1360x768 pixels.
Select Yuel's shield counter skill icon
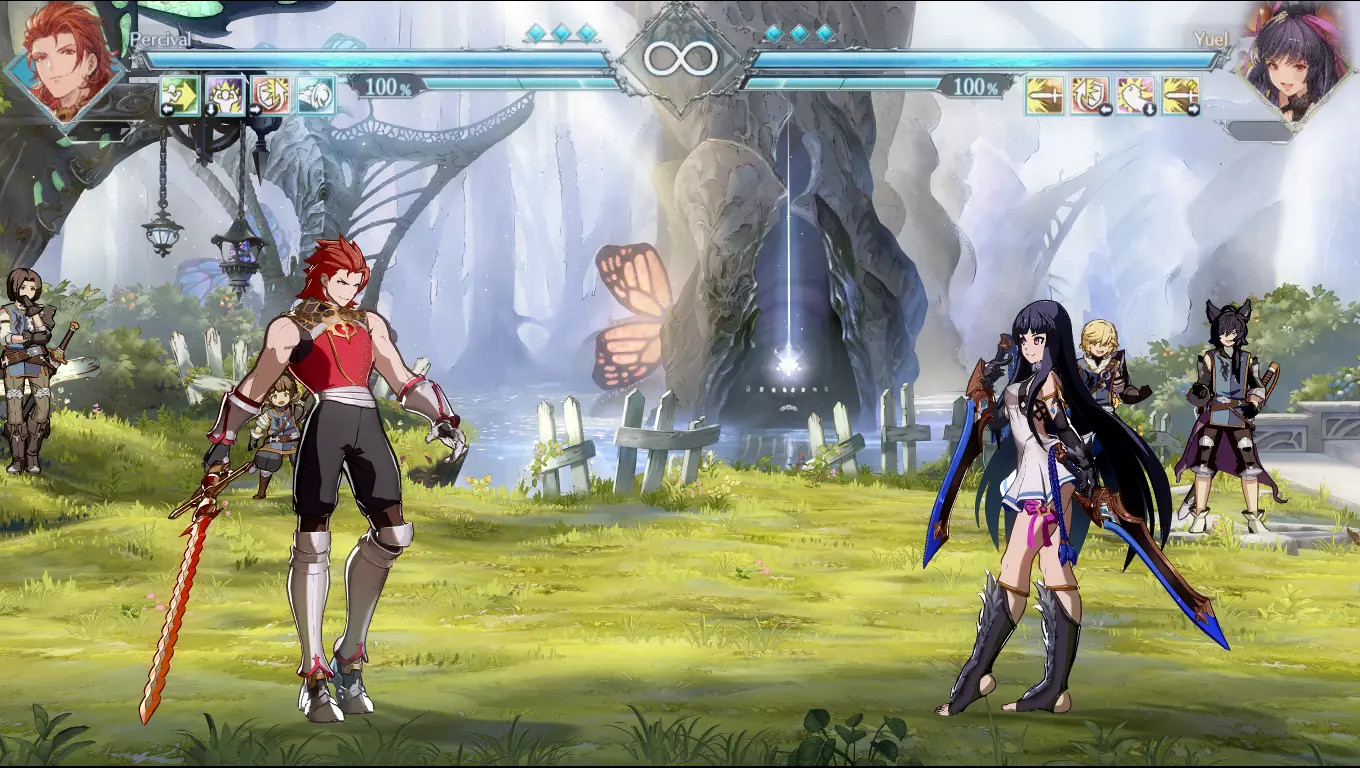point(1089,95)
